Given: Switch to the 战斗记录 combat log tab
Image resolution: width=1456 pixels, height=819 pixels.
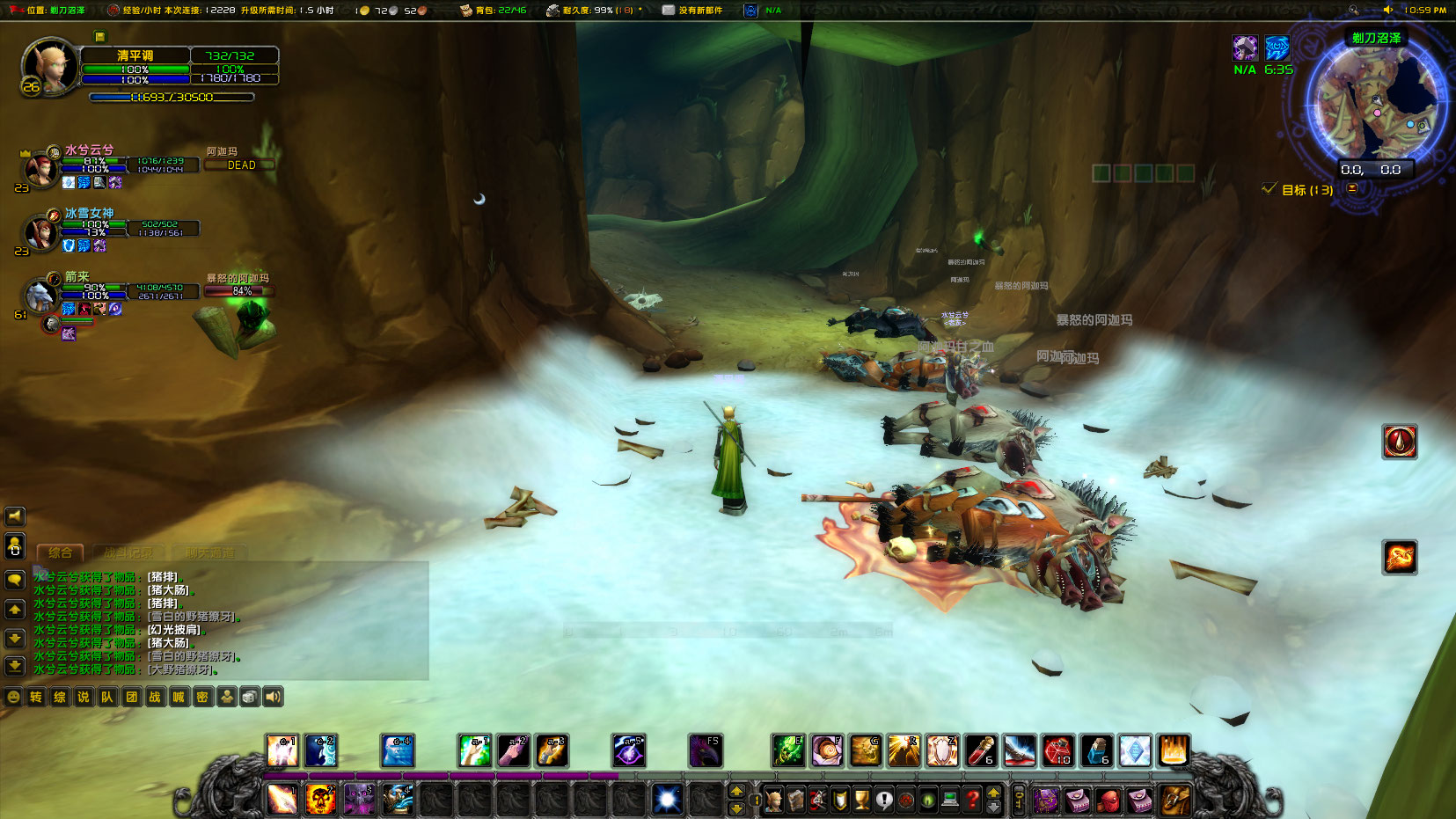Looking at the screenshot, I should point(128,552).
